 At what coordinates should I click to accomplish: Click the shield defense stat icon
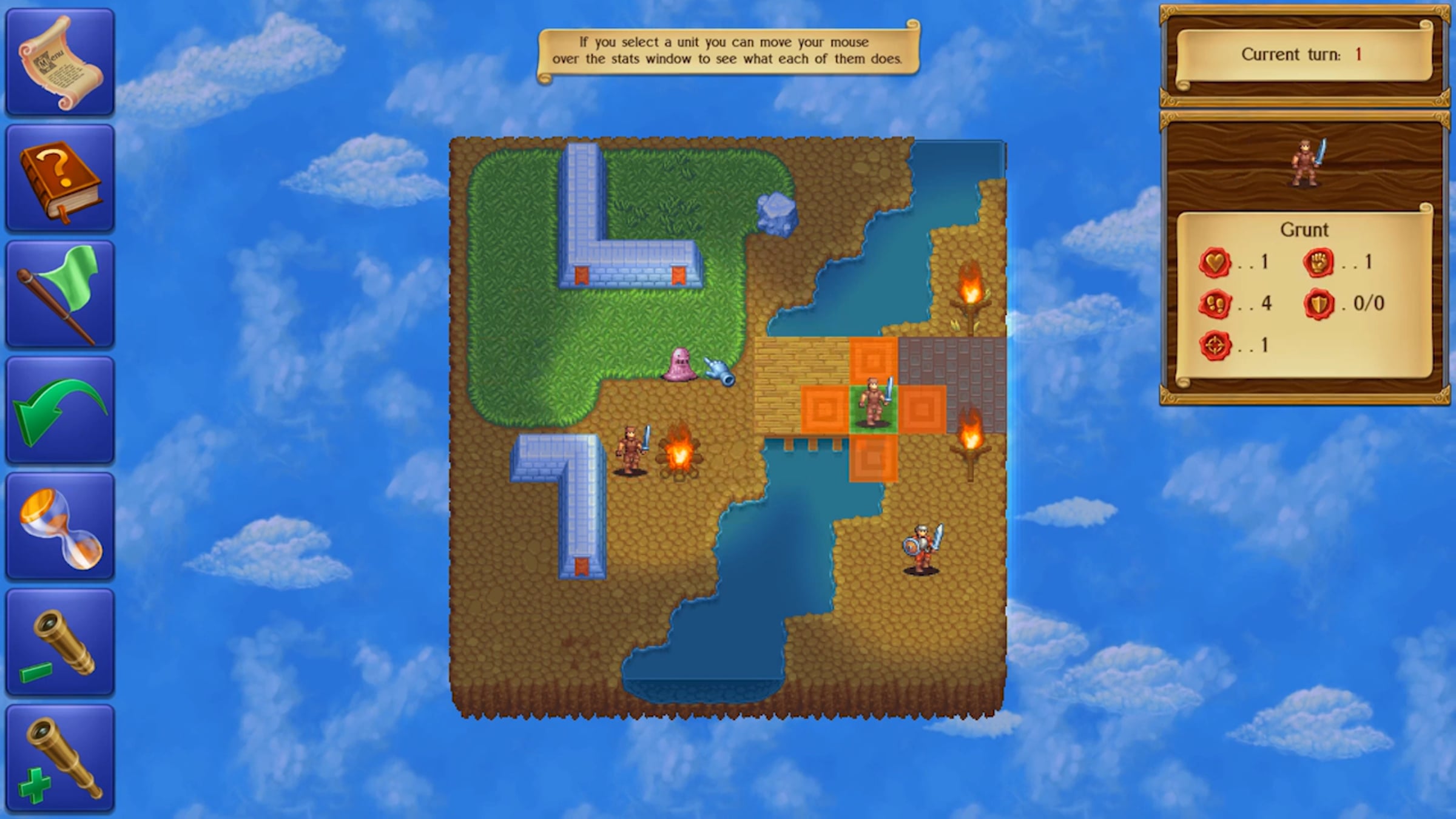coord(1319,304)
